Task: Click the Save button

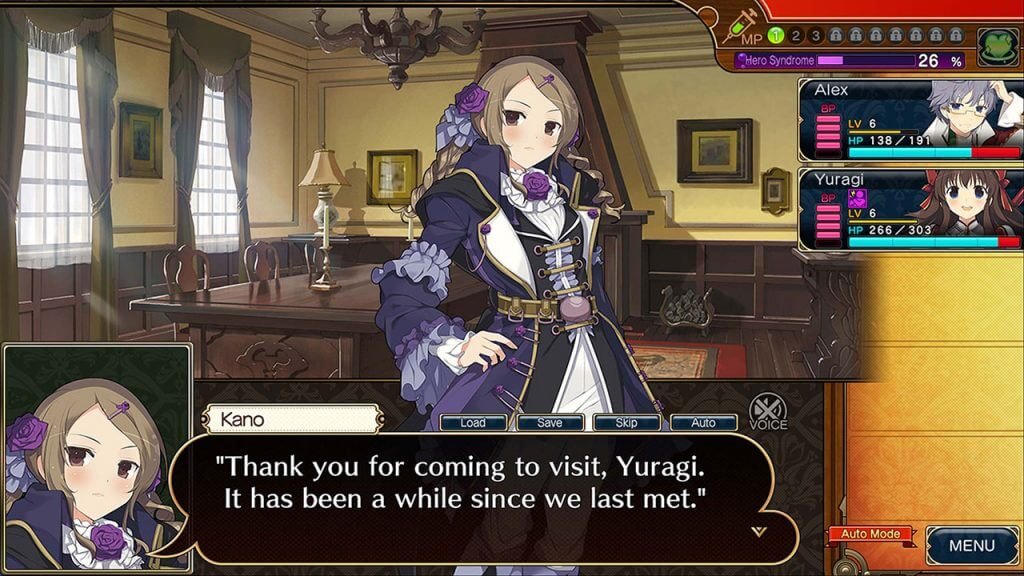Action: [549, 423]
